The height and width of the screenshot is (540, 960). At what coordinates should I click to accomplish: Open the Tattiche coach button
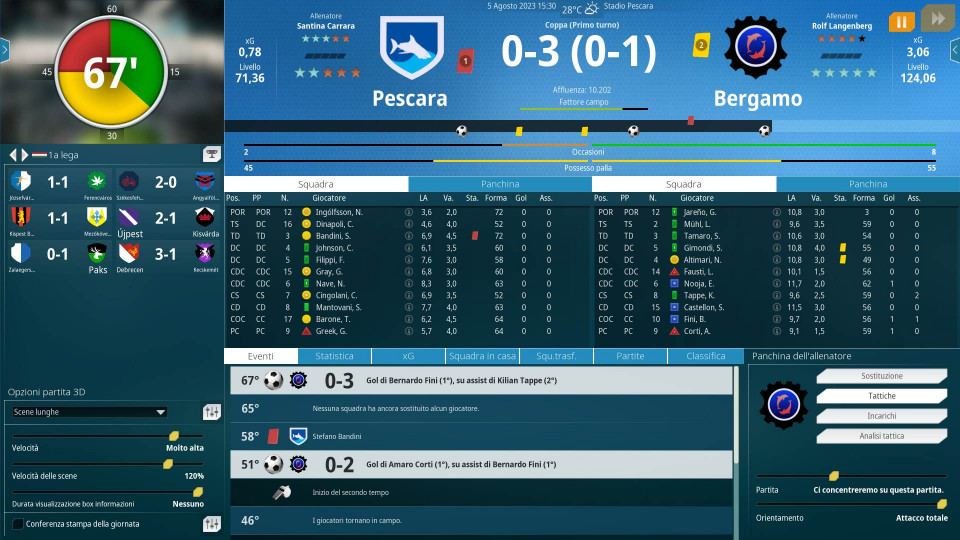(x=867, y=397)
